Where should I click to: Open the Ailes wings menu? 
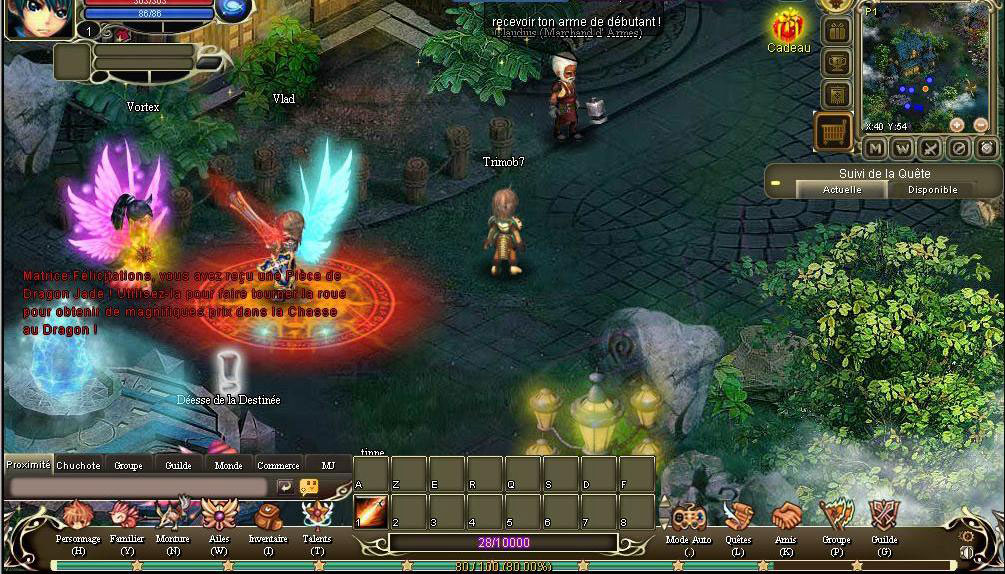[219, 518]
